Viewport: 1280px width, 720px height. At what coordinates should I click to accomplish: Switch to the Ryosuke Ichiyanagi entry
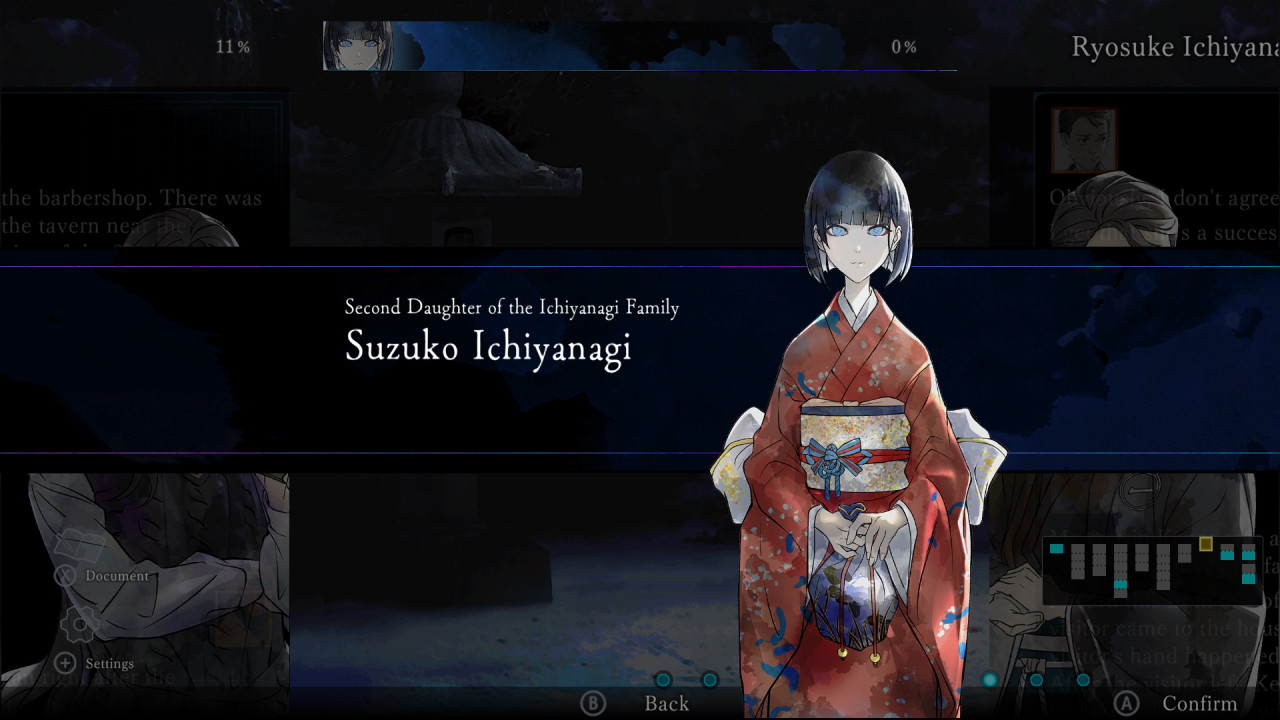1170,47
